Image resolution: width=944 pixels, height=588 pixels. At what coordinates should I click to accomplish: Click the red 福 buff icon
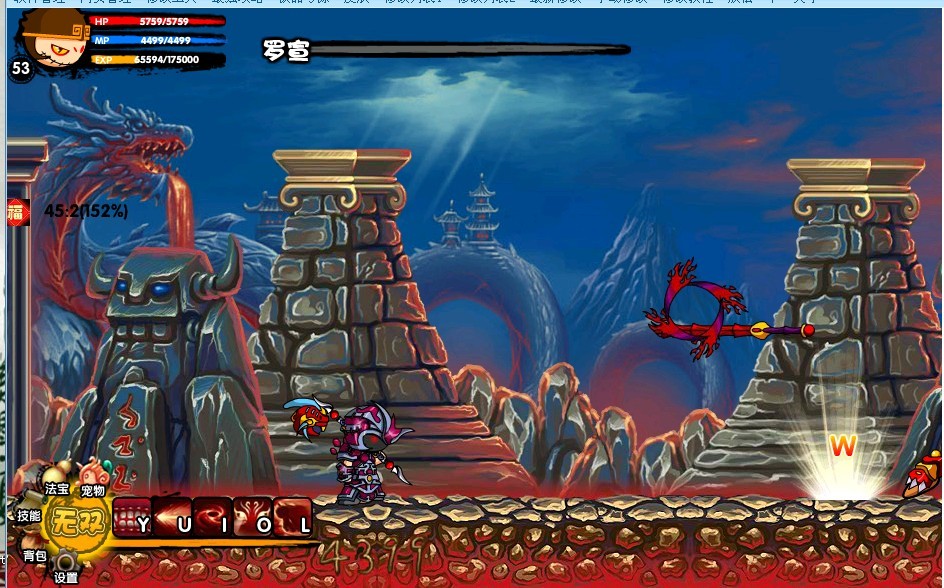pyautogui.click(x=18, y=211)
